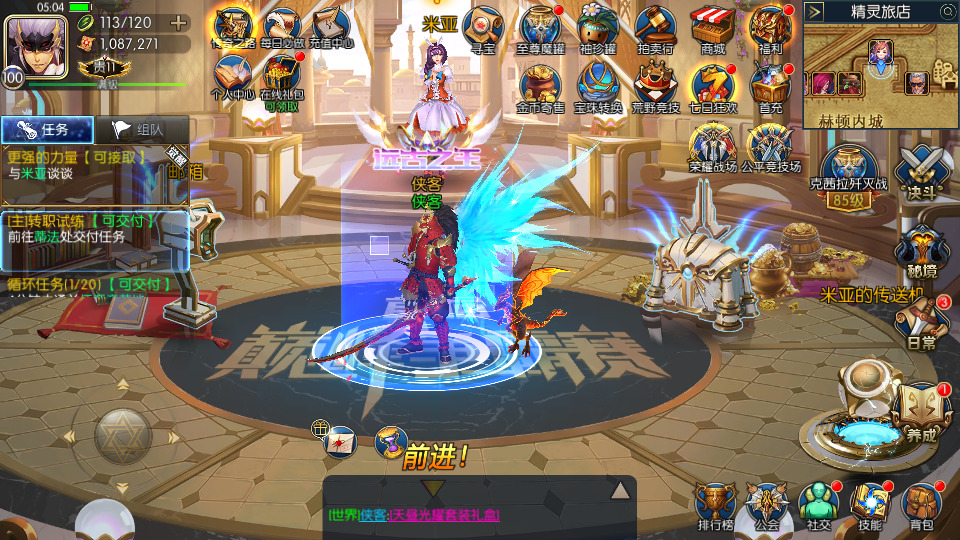Open the 七日狂欢 seven-day event
960x540 pixels.
(x=713, y=88)
